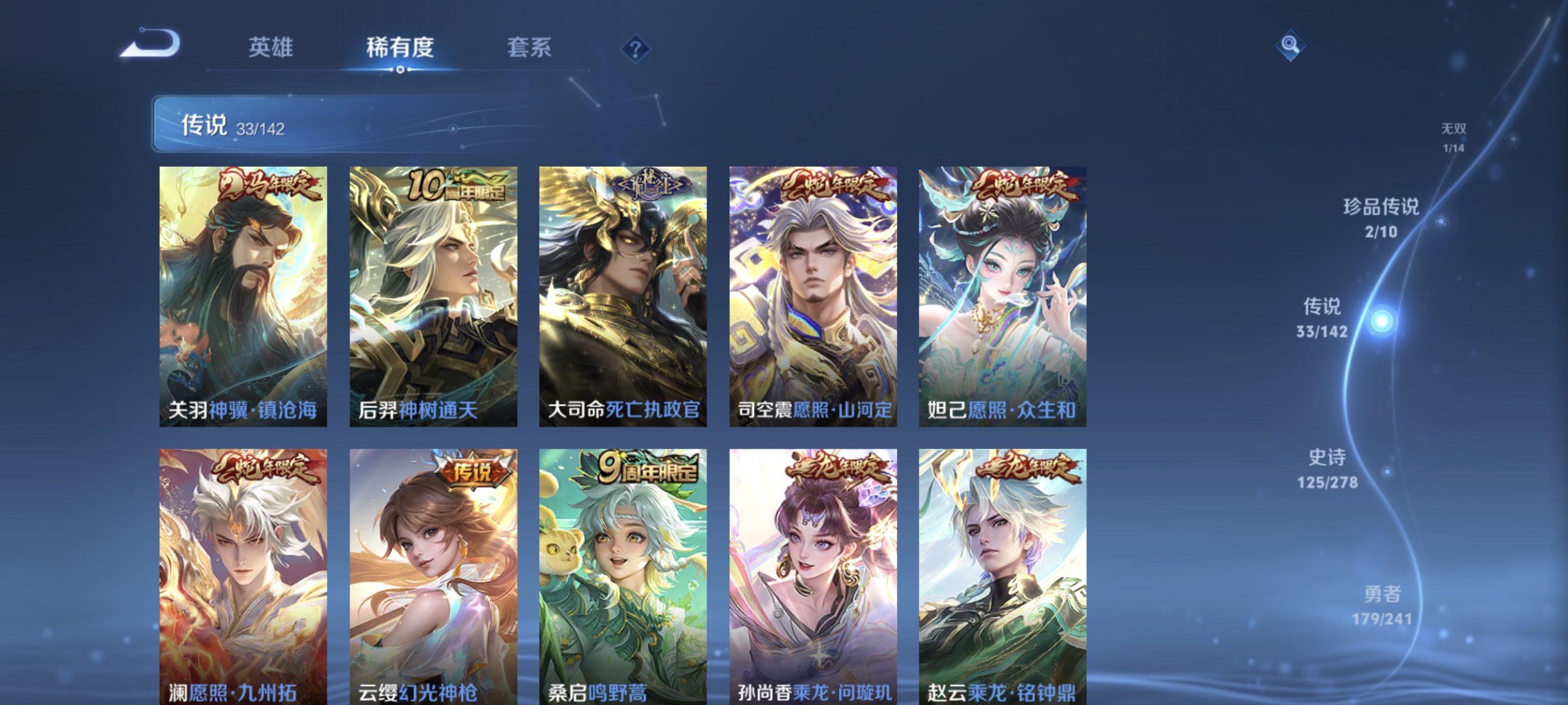Switch to the 英雄 tab
The image size is (1568, 705).
pyautogui.click(x=270, y=48)
